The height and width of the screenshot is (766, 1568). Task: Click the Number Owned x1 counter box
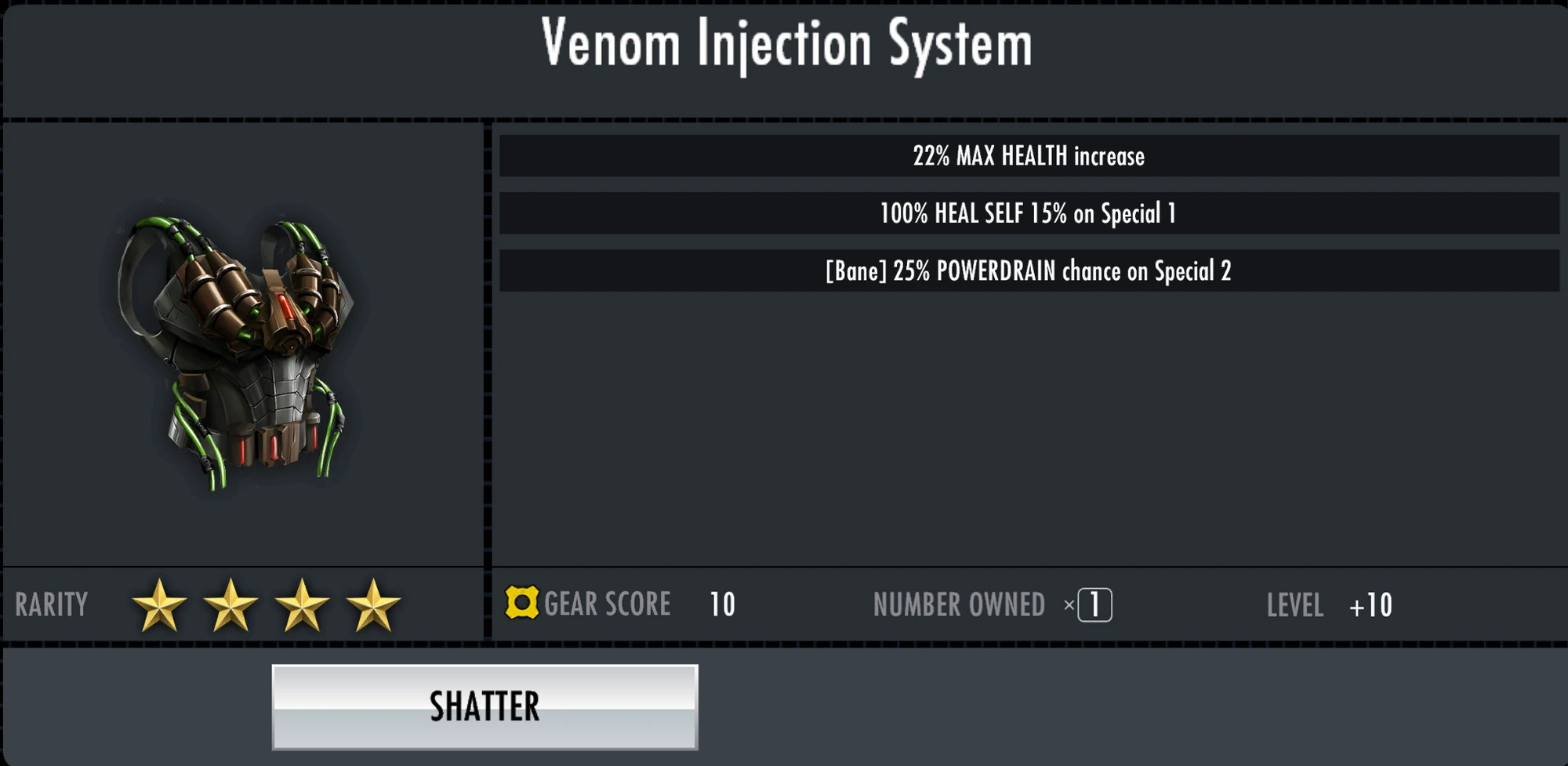1094,604
